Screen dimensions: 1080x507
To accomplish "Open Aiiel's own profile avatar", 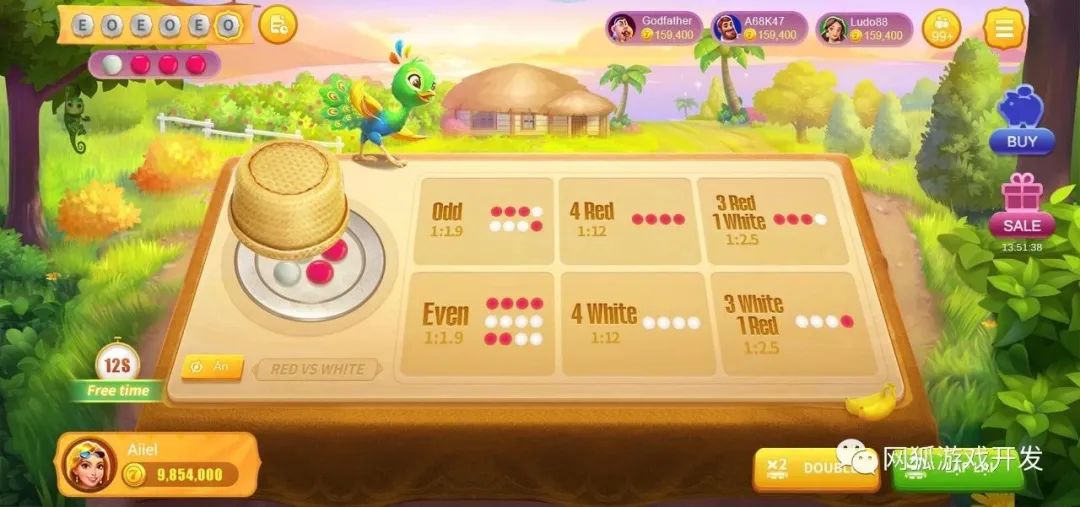I will [x=89, y=465].
